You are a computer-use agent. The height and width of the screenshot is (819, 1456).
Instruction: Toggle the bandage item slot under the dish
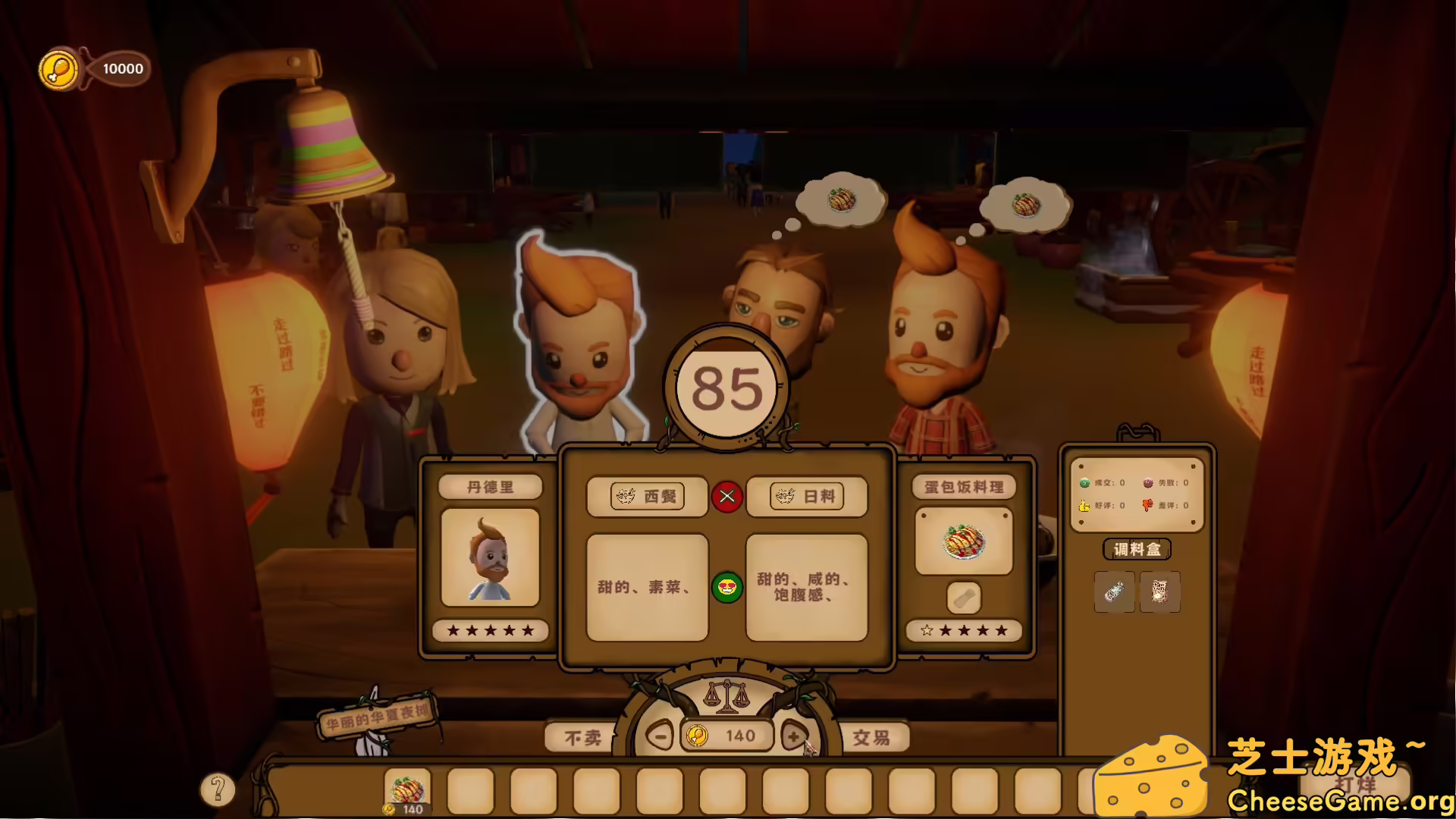(962, 597)
